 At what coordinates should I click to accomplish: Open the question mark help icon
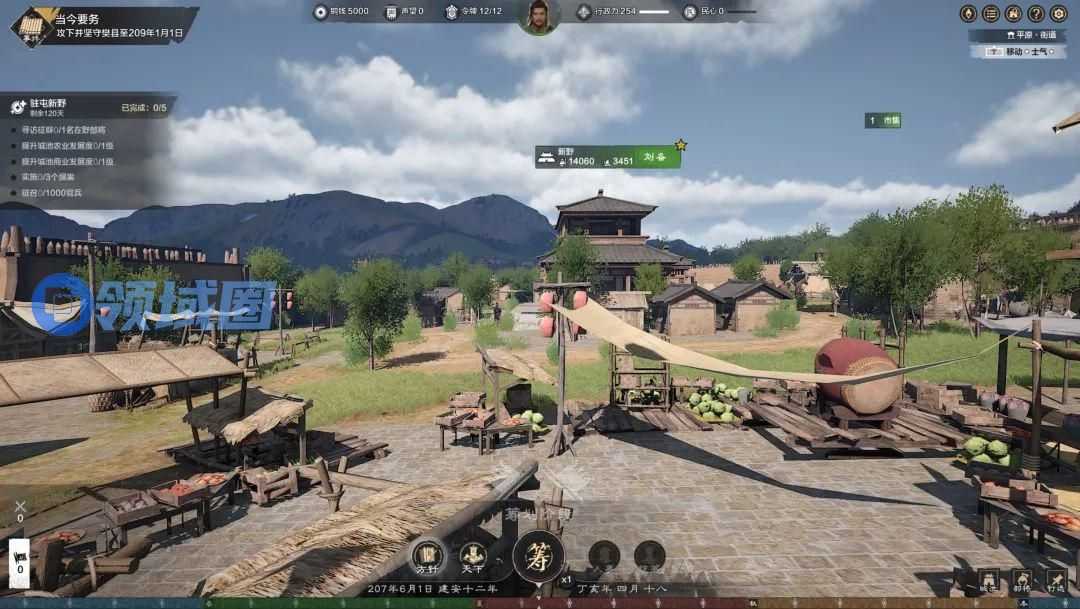pos(1036,13)
